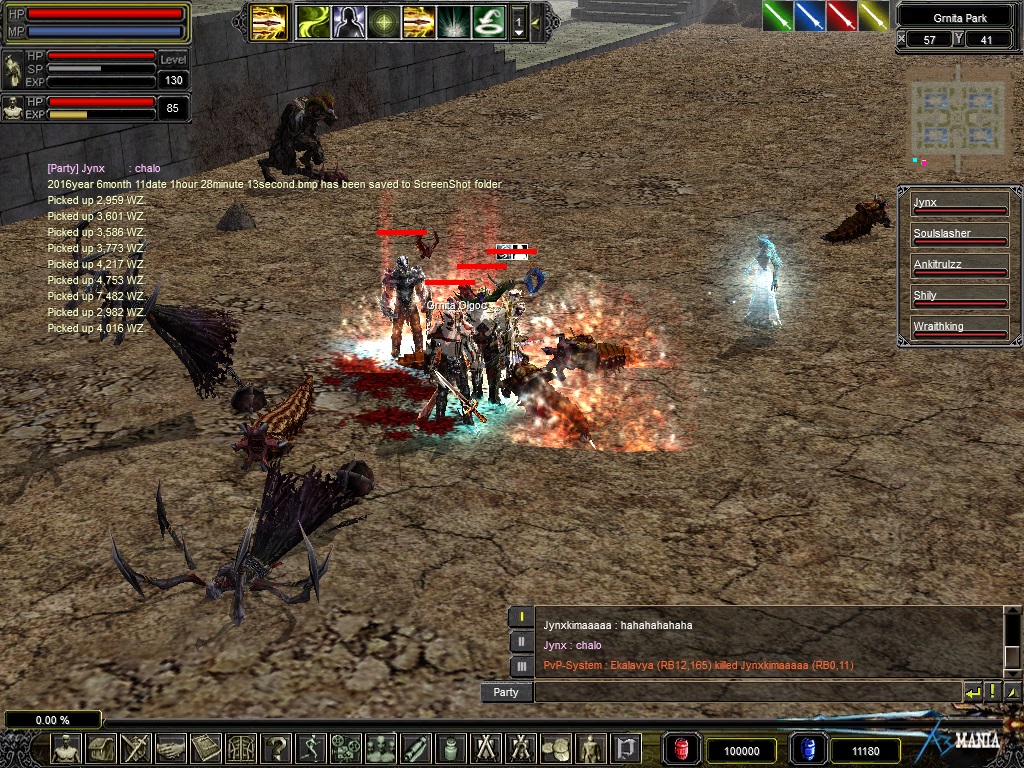Switch to chat tab III
1024x768 pixels.
coord(521,666)
